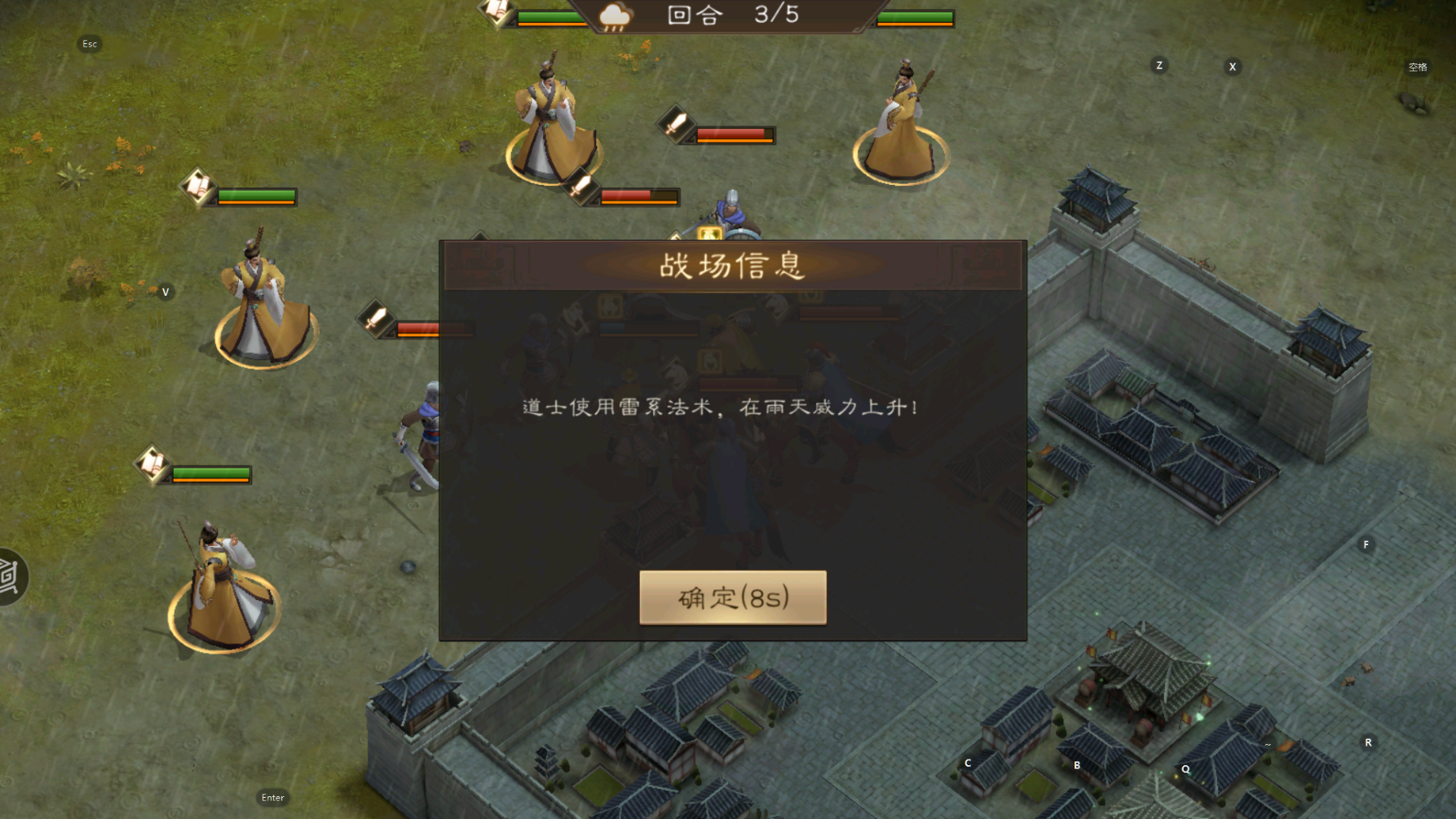Viewport: 1456px width, 819px height.
Task: Click the Enter hotkey label at bottom
Action: (273, 797)
